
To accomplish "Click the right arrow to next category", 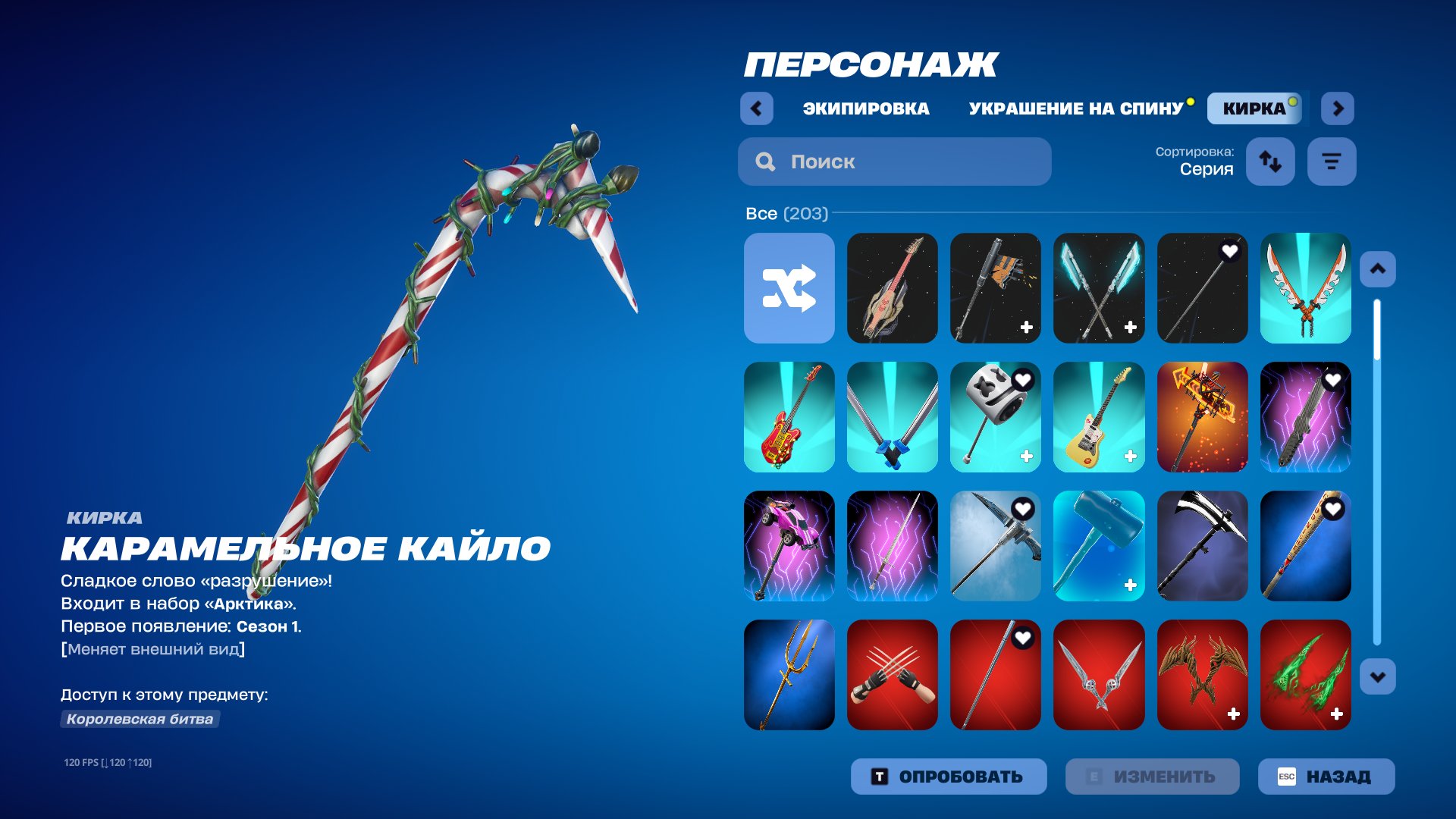I will [x=1338, y=108].
